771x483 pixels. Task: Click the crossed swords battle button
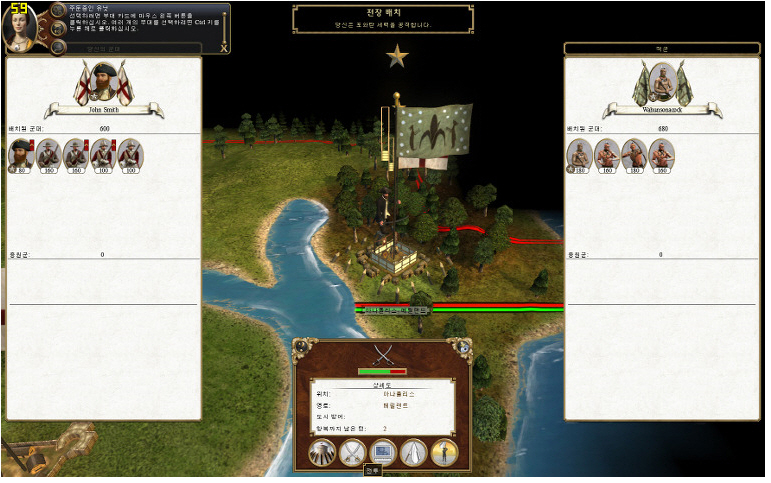(x=353, y=453)
